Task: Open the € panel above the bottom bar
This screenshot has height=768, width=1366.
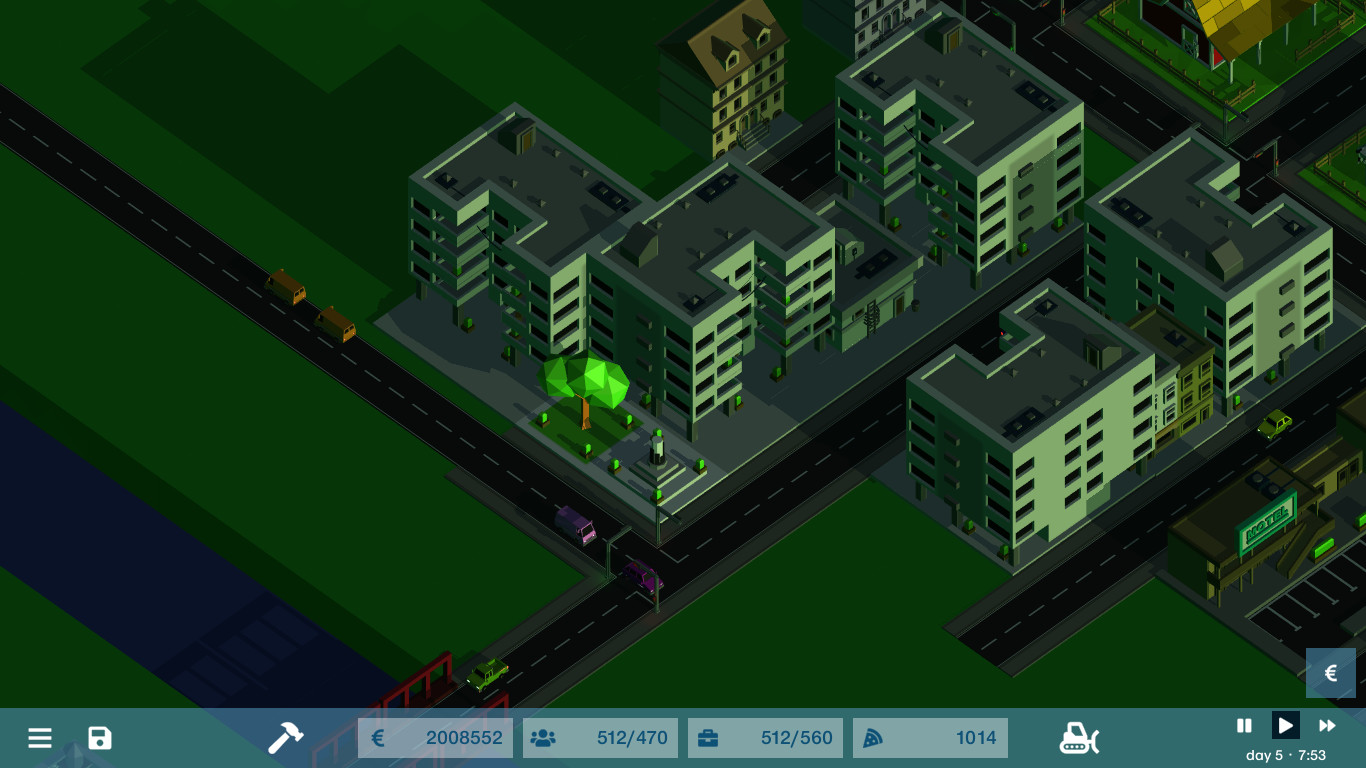Action: [1331, 673]
